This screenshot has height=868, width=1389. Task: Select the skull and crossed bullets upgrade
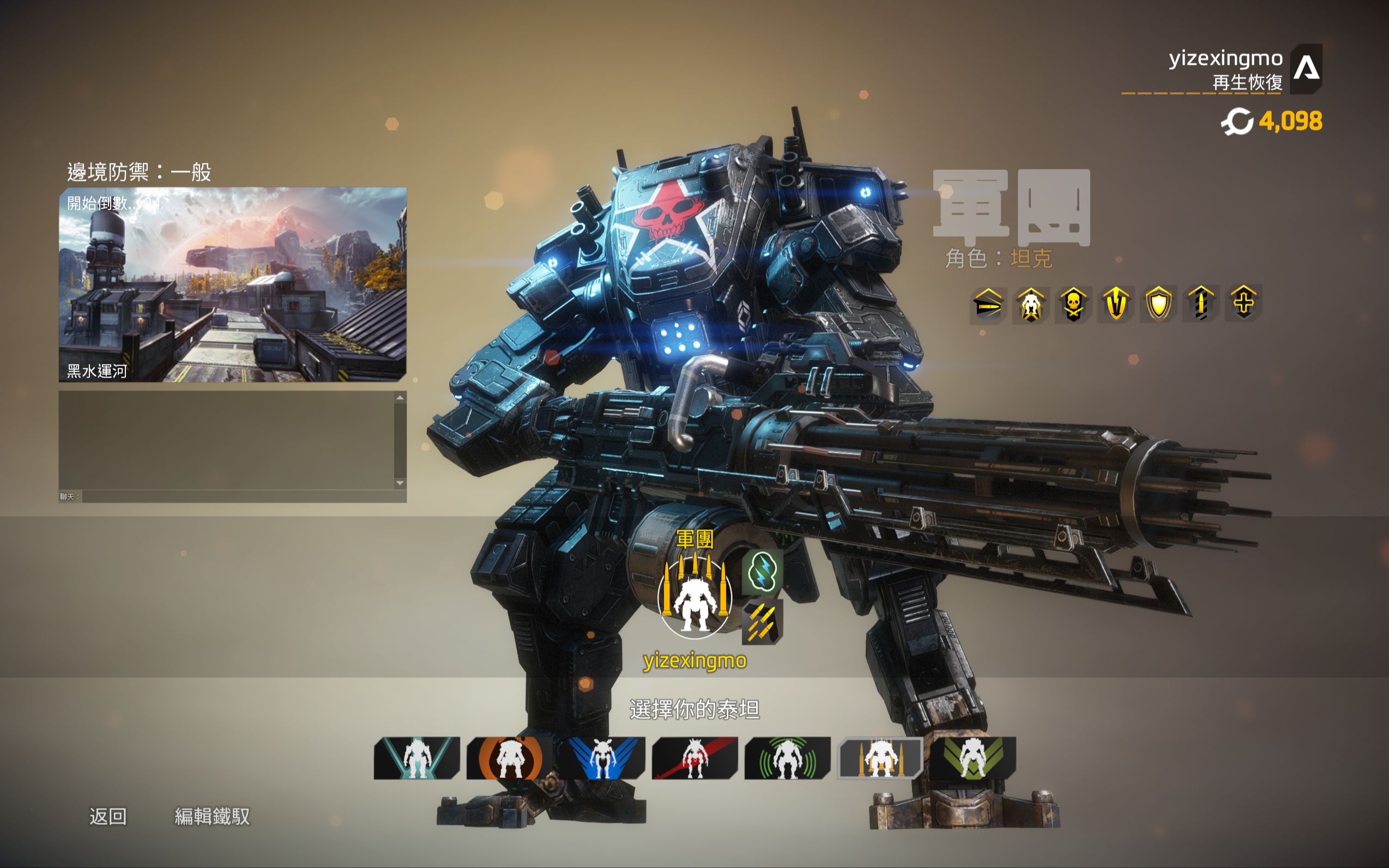pyautogui.click(x=1073, y=304)
